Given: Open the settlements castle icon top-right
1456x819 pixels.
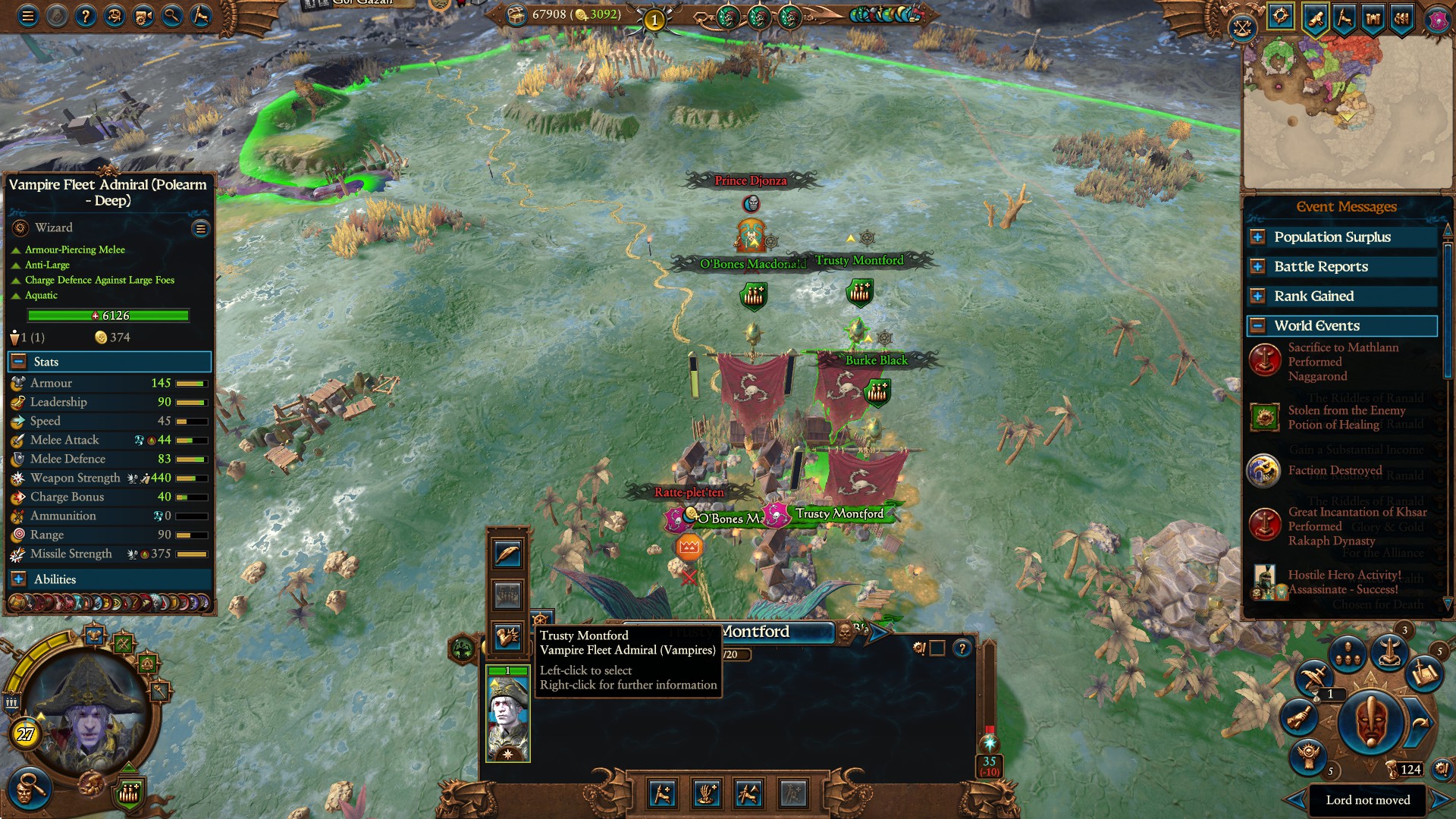Looking at the screenshot, I should (1373, 15).
